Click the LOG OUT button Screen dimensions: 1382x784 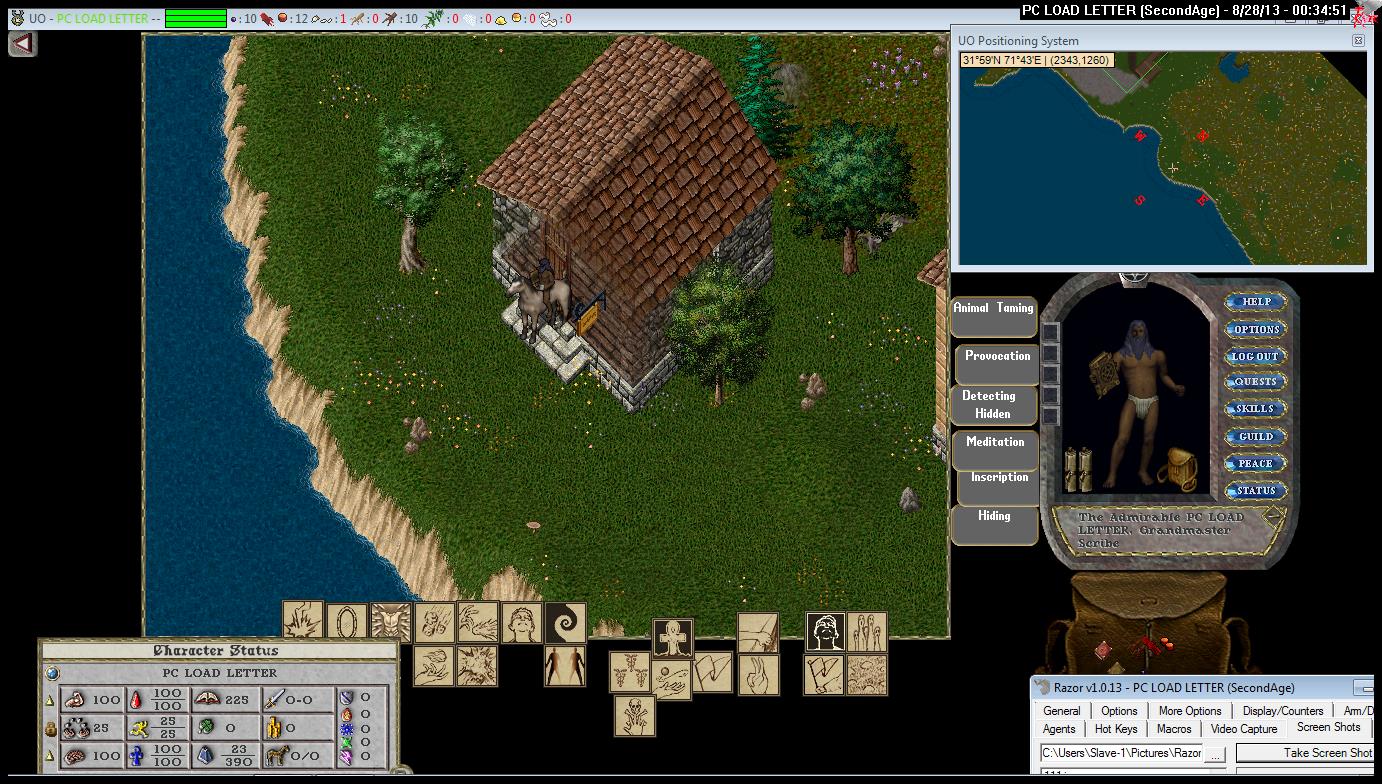point(1256,356)
